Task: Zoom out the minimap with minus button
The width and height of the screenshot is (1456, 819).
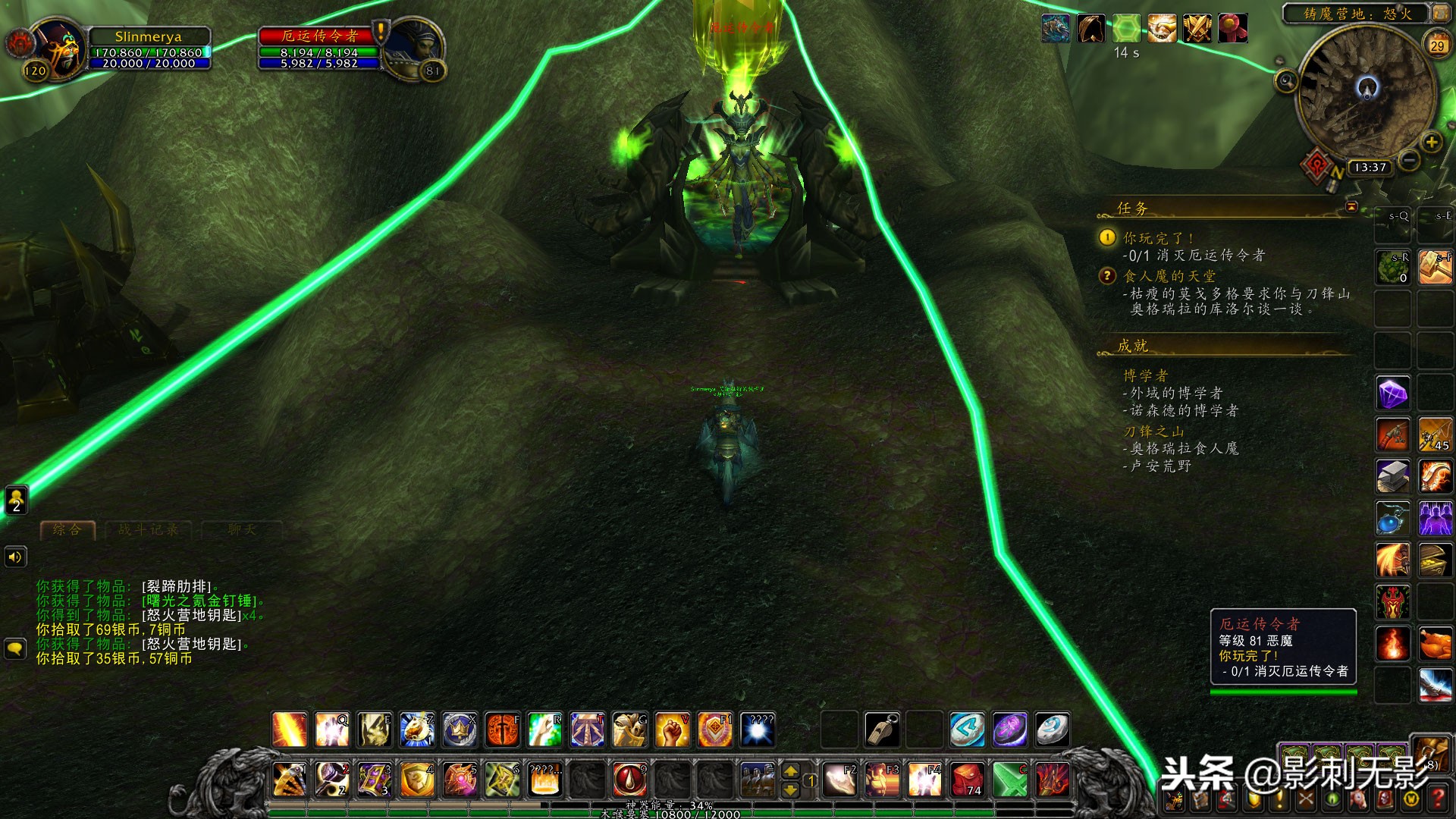Action: click(1408, 160)
